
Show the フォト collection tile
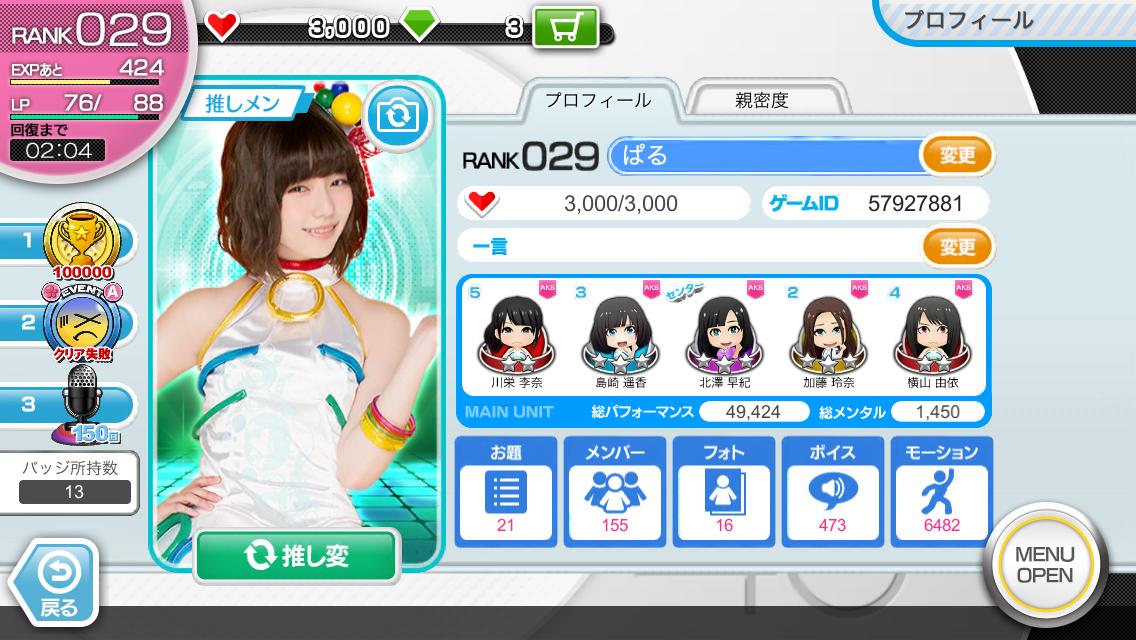(x=724, y=491)
